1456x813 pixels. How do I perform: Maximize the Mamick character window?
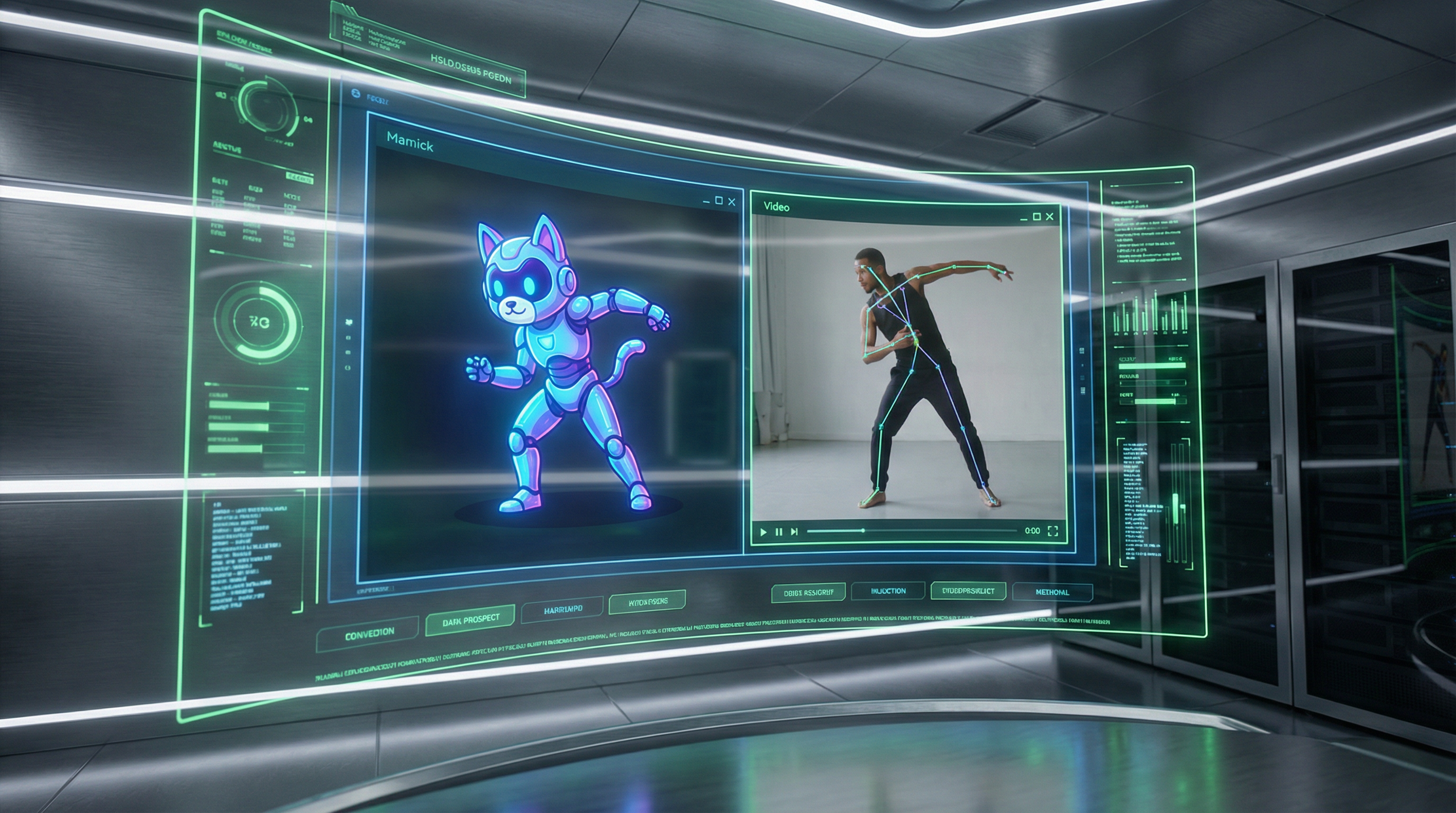tap(719, 200)
